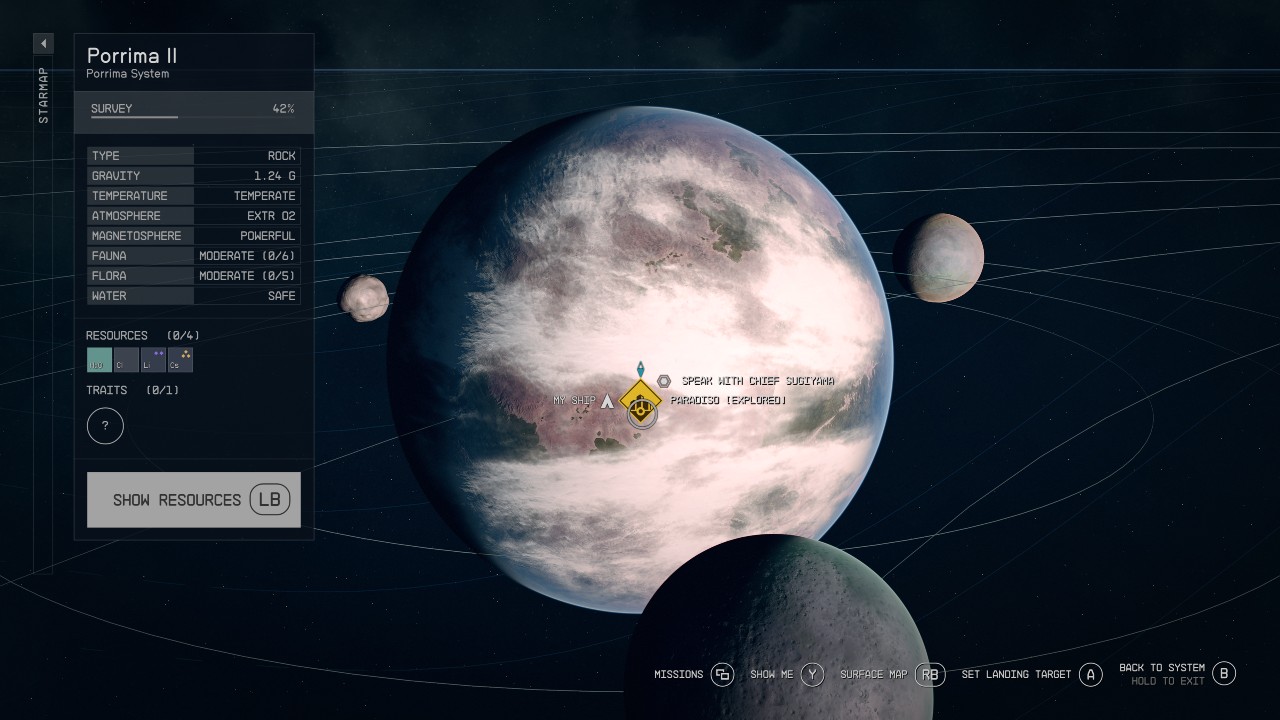Viewport: 1280px width, 720px height.
Task: Select the small moon left of Porrima II
Action: coord(366,297)
